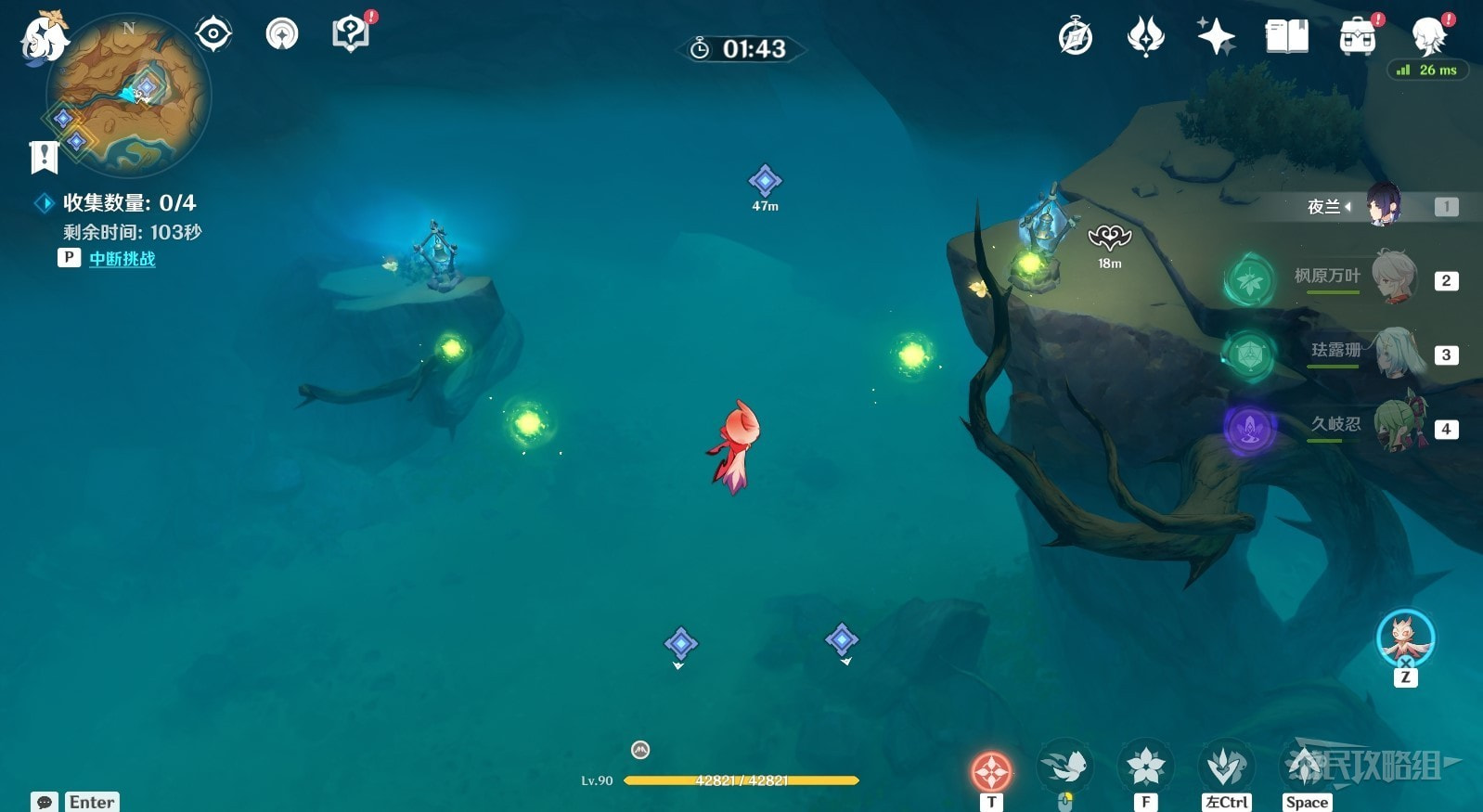Activate the red crosshair skill icon
Viewport: 1483px width, 812px height.
click(991, 770)
